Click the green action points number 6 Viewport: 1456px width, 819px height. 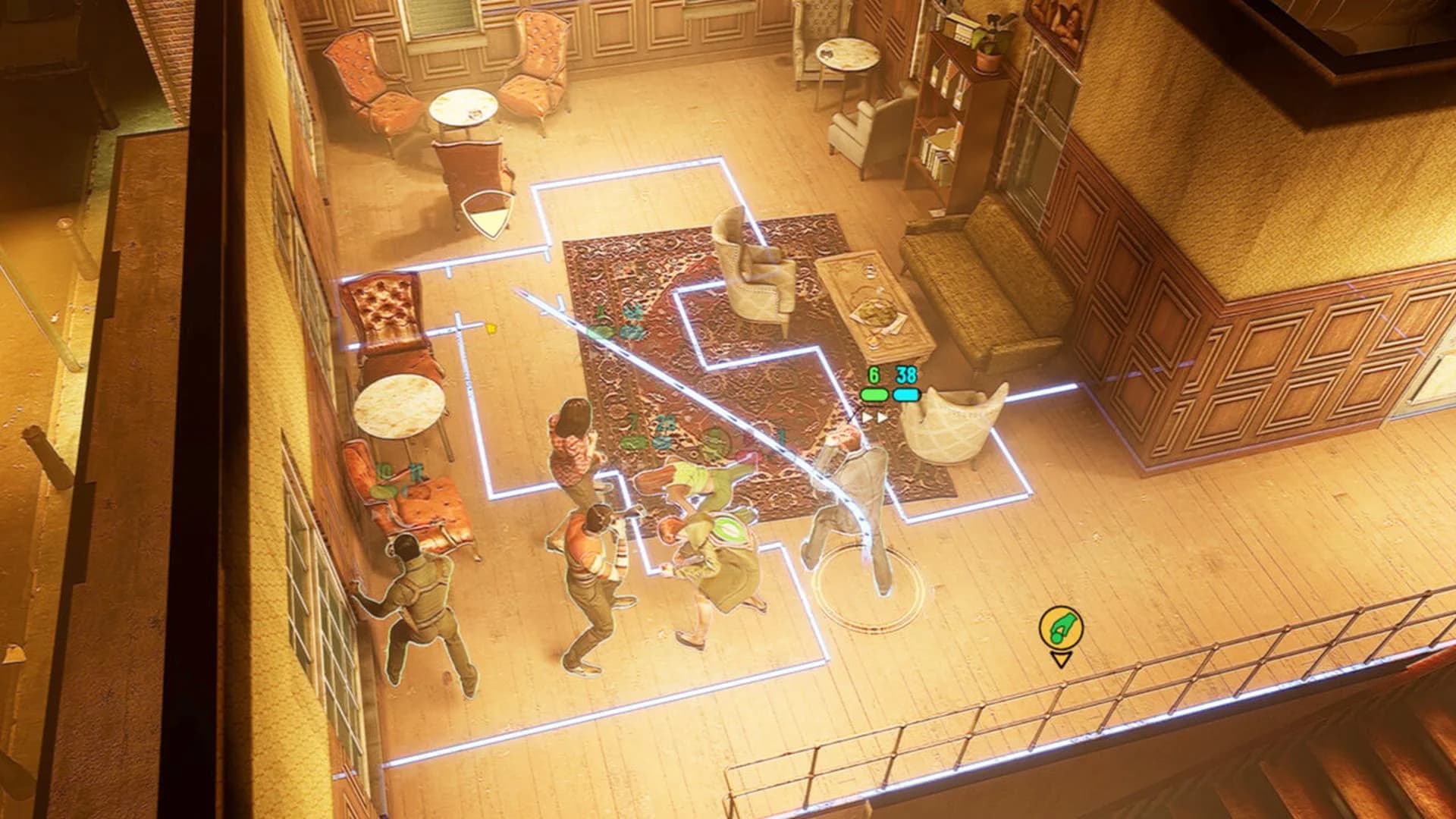874,372
